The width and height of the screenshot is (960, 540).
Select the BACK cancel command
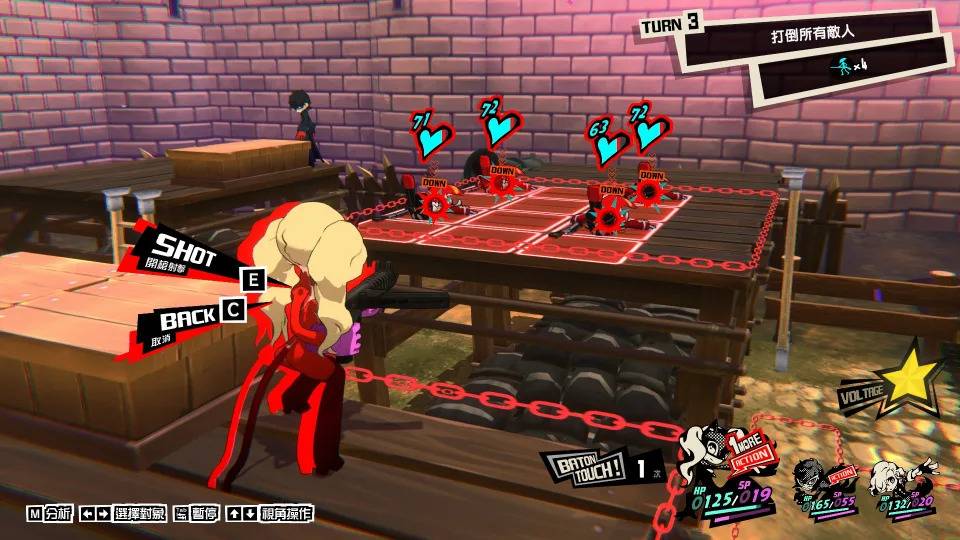coord(190,320)
